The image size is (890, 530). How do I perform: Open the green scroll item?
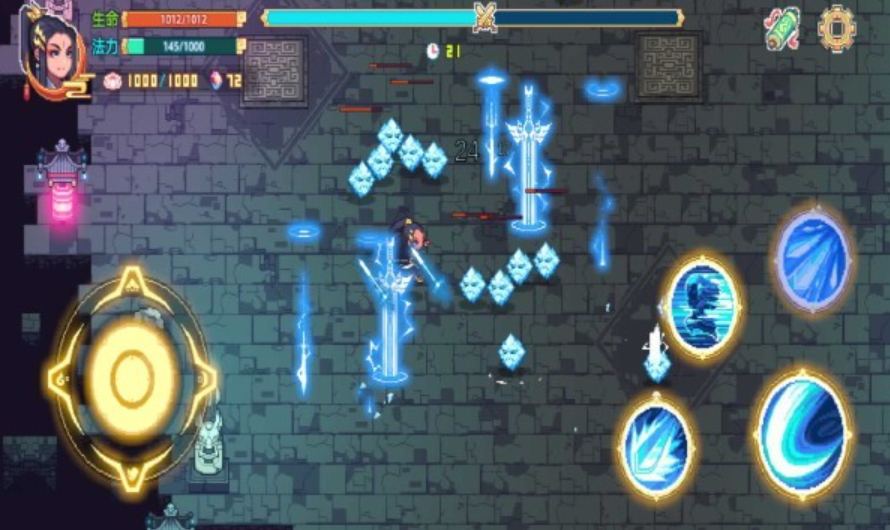[x=782, y=29]
